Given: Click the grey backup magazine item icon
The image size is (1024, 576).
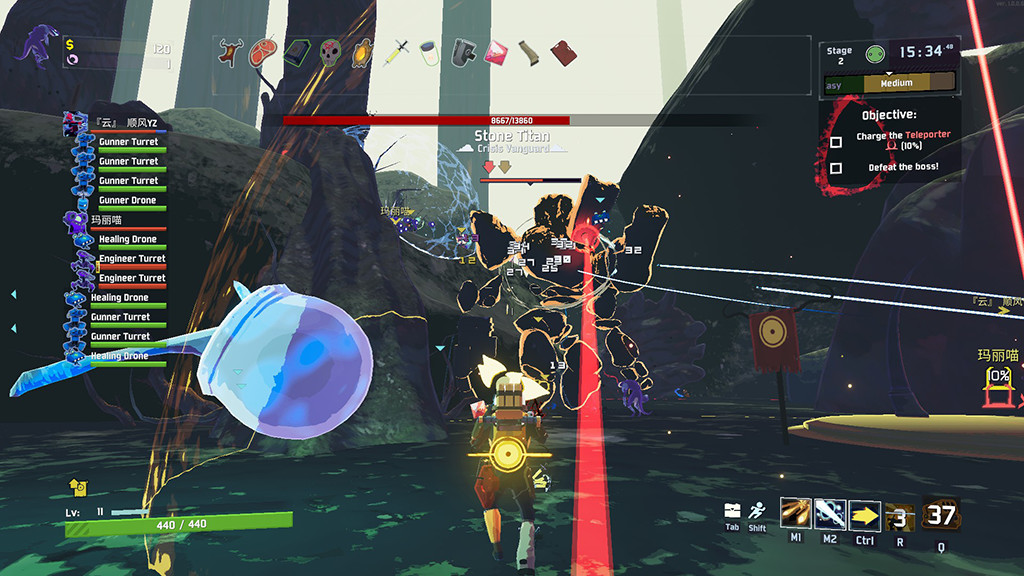Looking at the screenshot, I should pos(463,51).
